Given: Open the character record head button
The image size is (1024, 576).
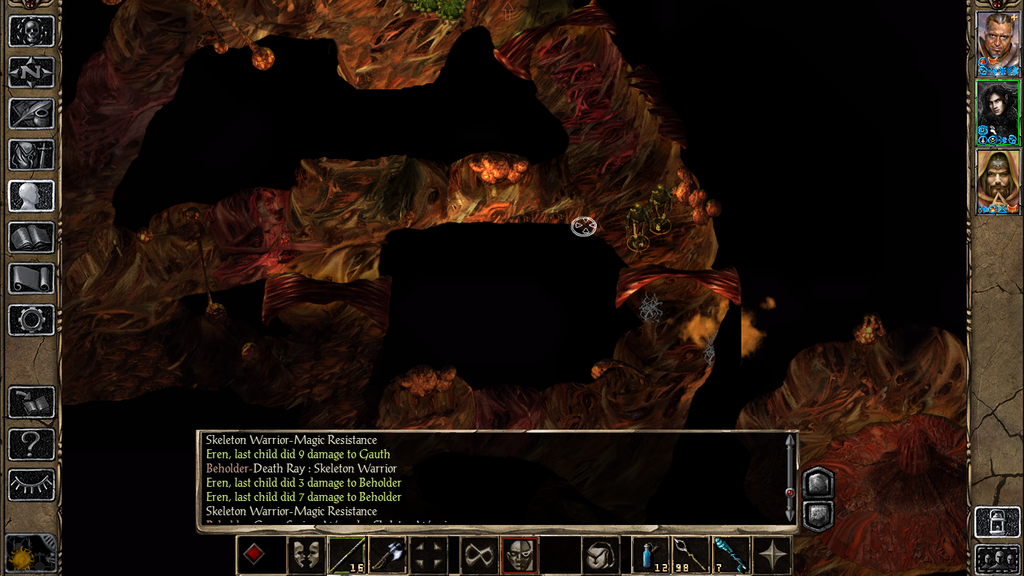Looking at the screenshot, I should (31, 195).
